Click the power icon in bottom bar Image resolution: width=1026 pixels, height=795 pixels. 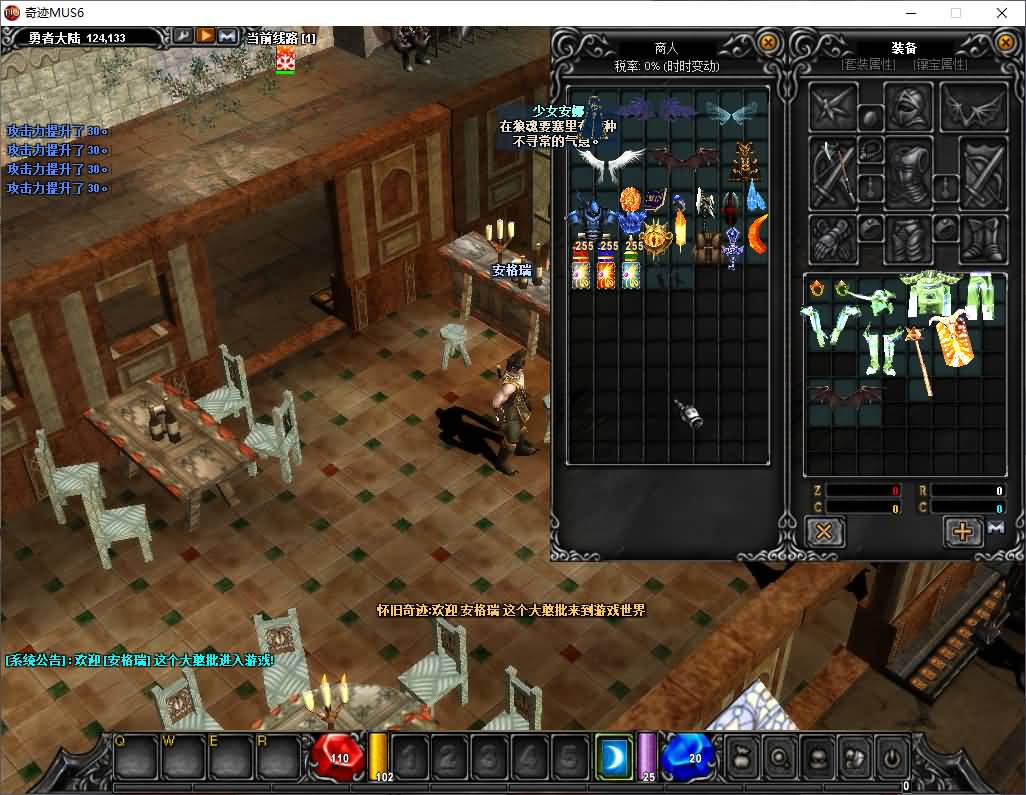(x=889, y=757)
